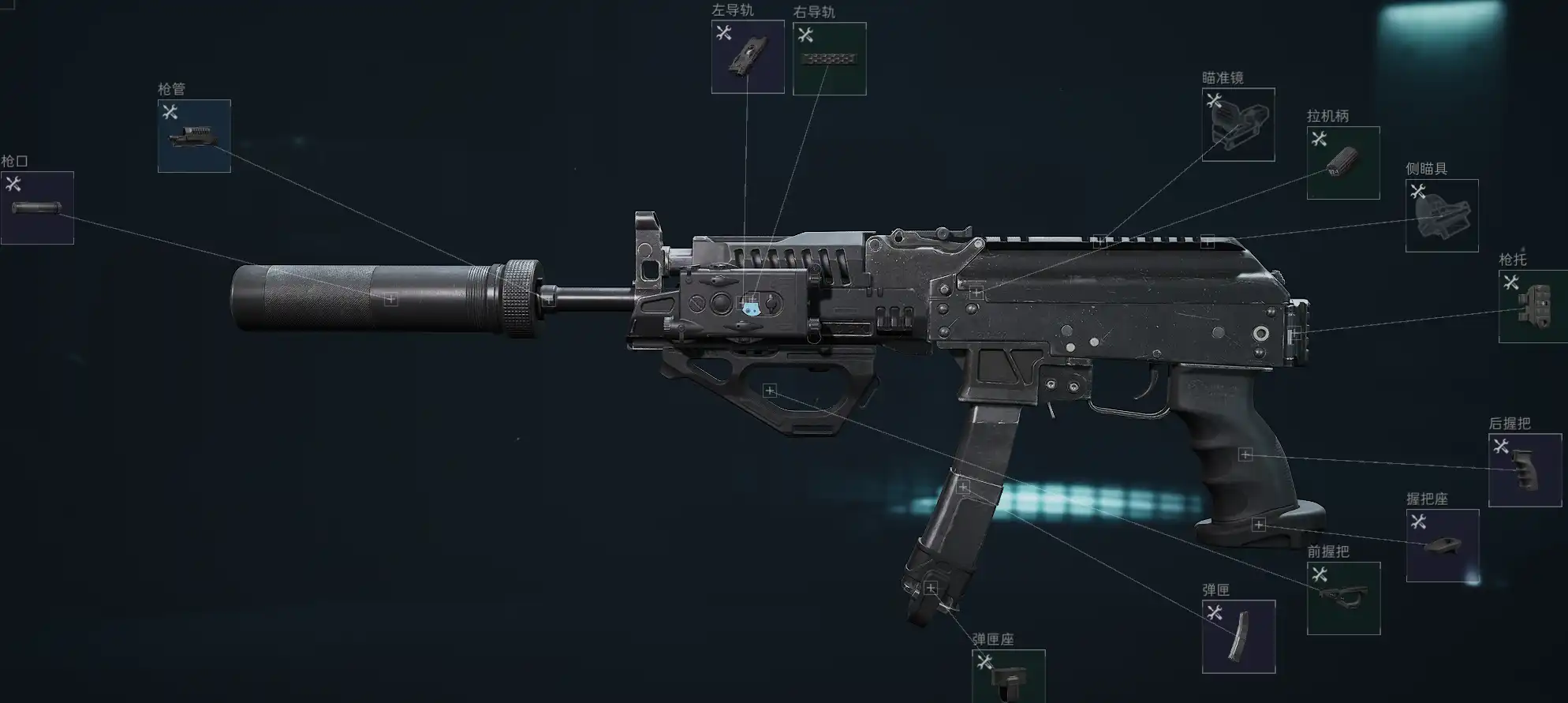Open the 前握把 foregrip slot
Screen dimensions: 1568x703
(x=1343, y=598)
